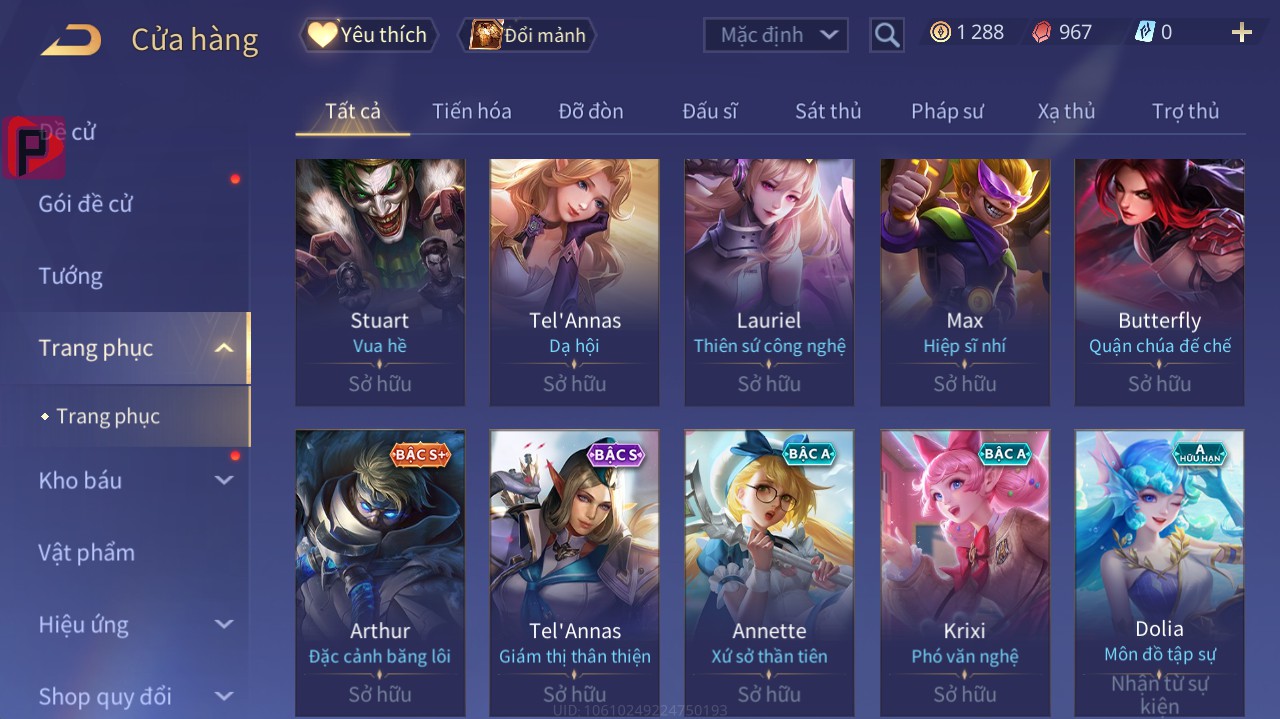This screenshot has height=719, width=1280.
Task: Open the Yêu thích favorites list
Action: point(369,35)
